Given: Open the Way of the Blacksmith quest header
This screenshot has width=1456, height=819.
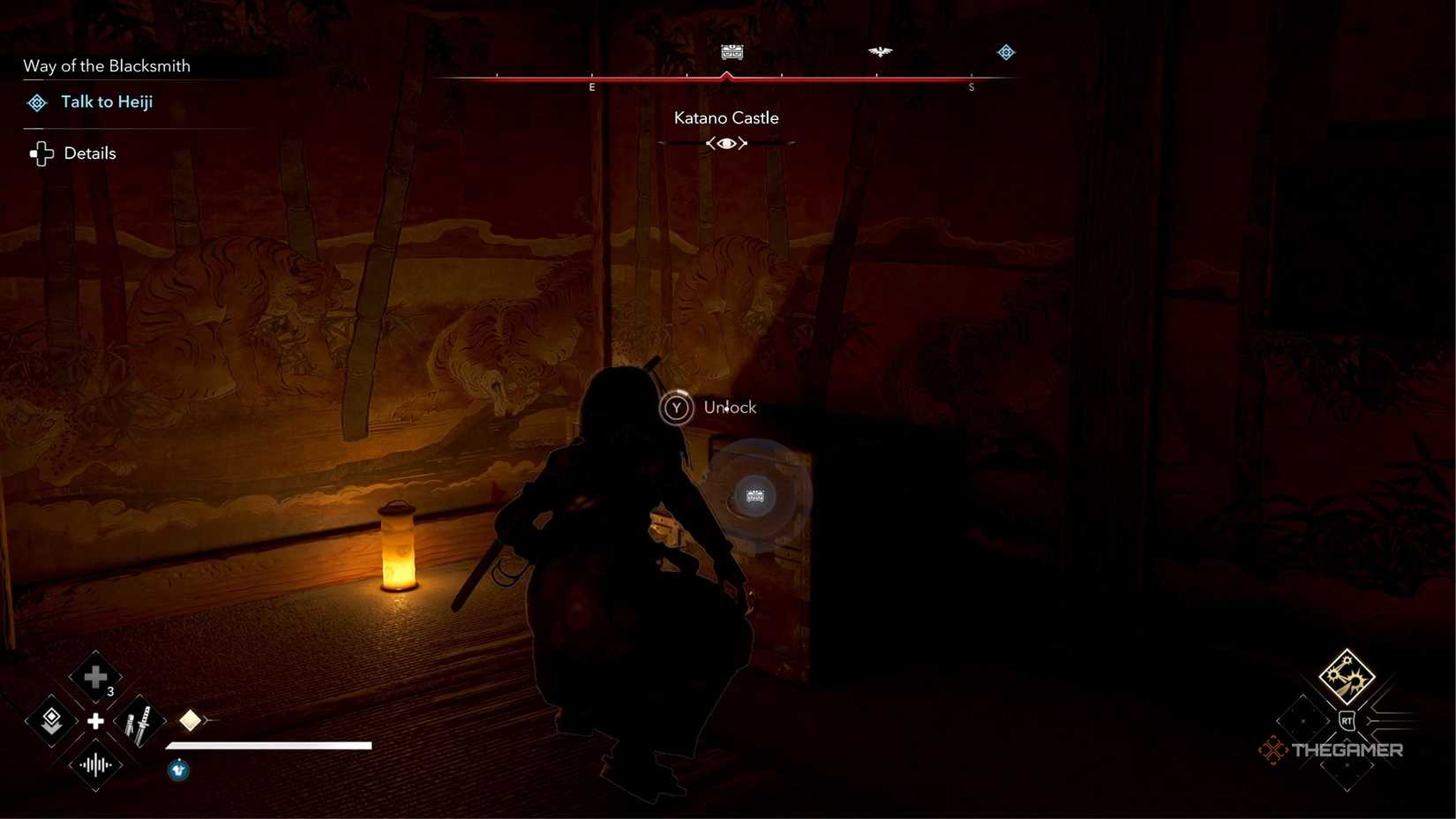Looking at the screenshot, I should click(106, 65).
